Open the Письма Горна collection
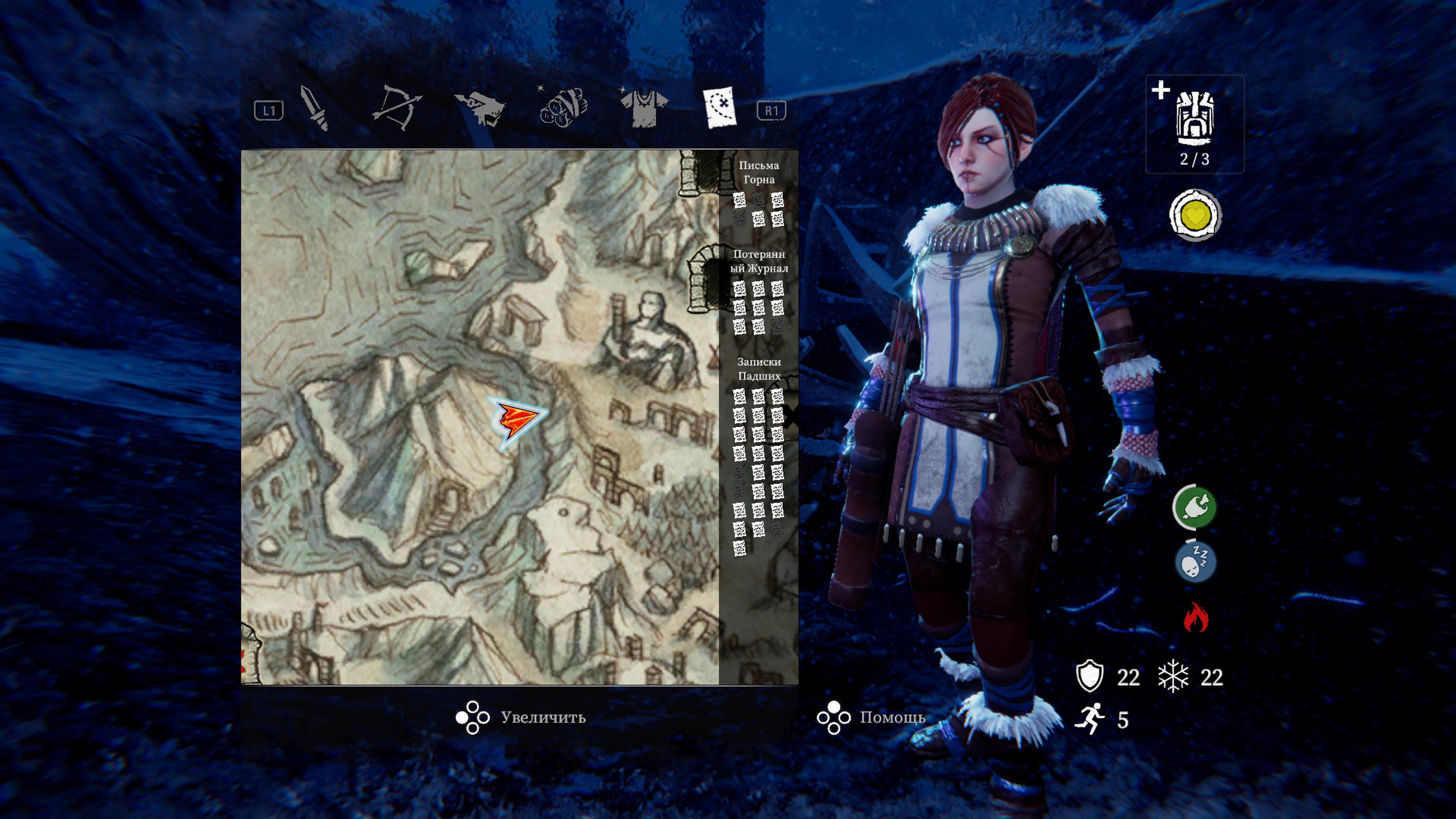1456x819 pixels. coord(758,173)
